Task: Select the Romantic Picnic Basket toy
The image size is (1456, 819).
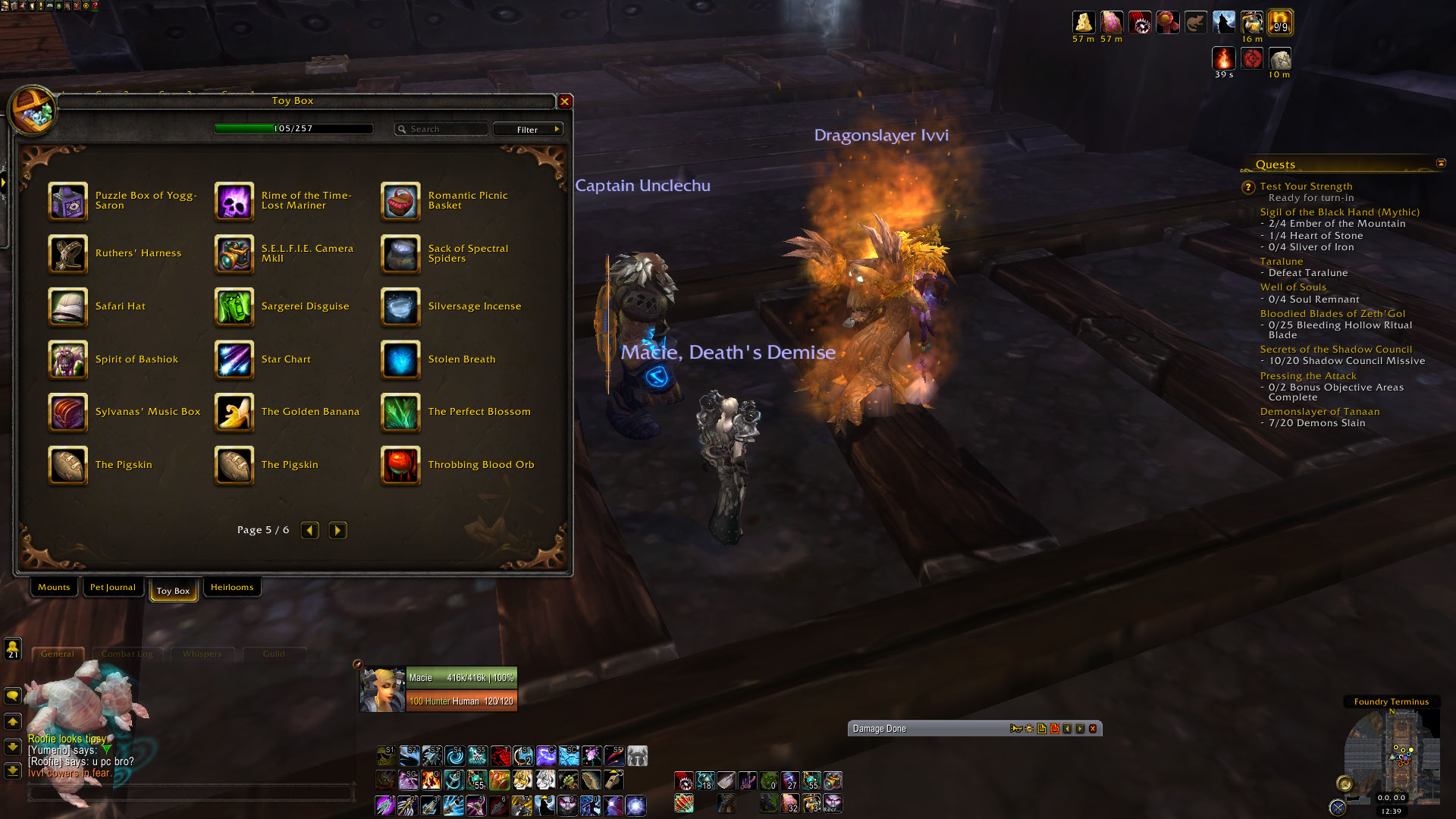Action: point(400,201)
